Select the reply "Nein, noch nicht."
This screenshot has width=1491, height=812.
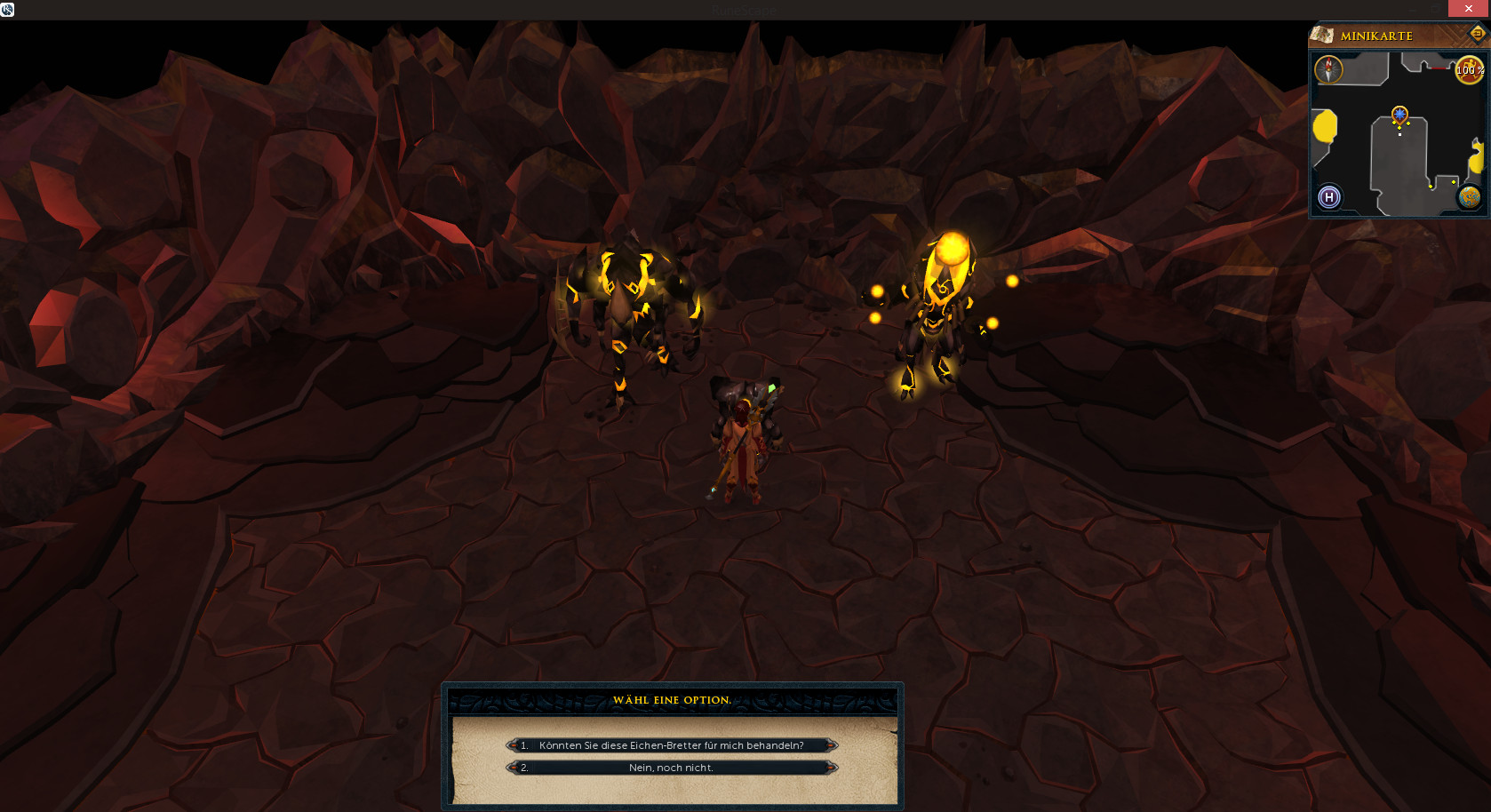[x=671, y=768]
